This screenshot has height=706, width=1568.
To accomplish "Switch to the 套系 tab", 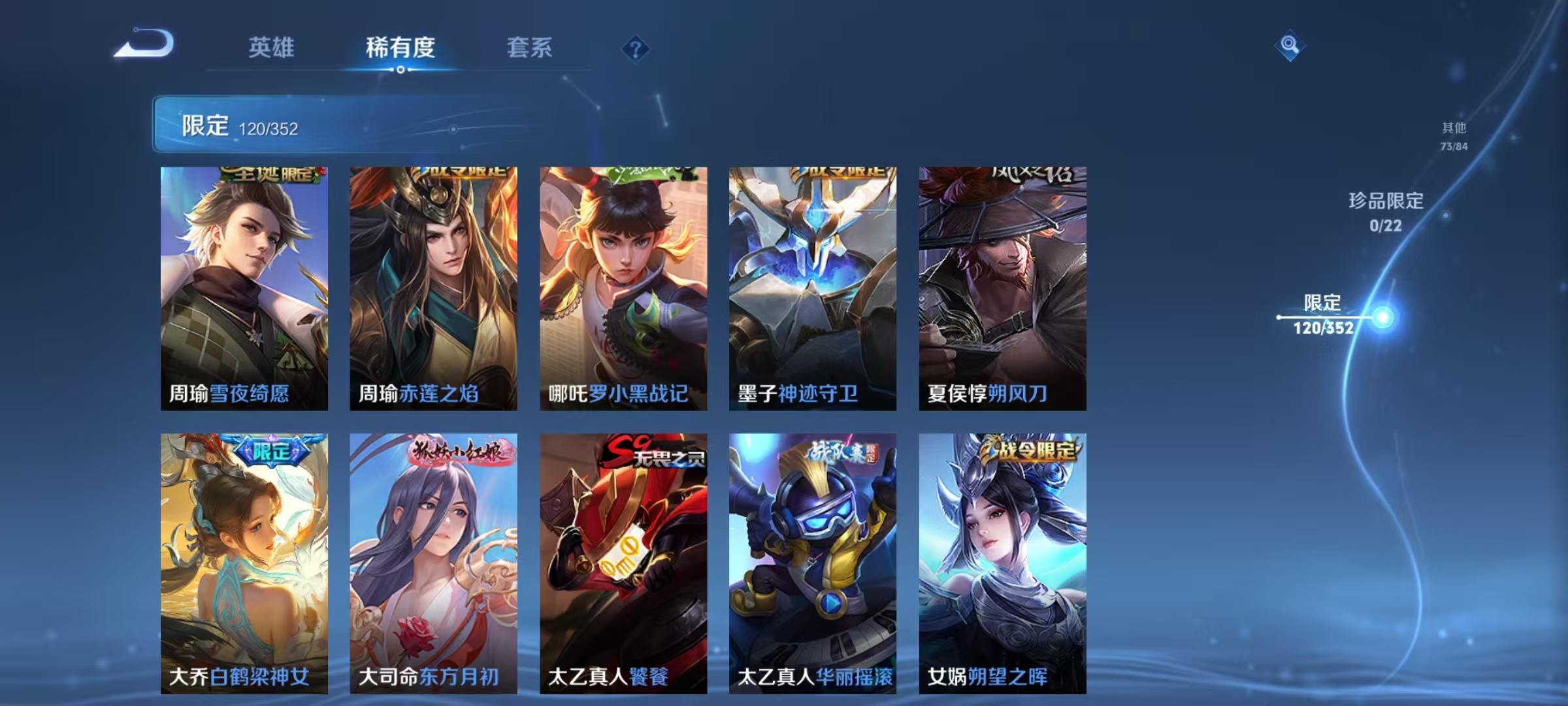I will [x=529, y=48].
